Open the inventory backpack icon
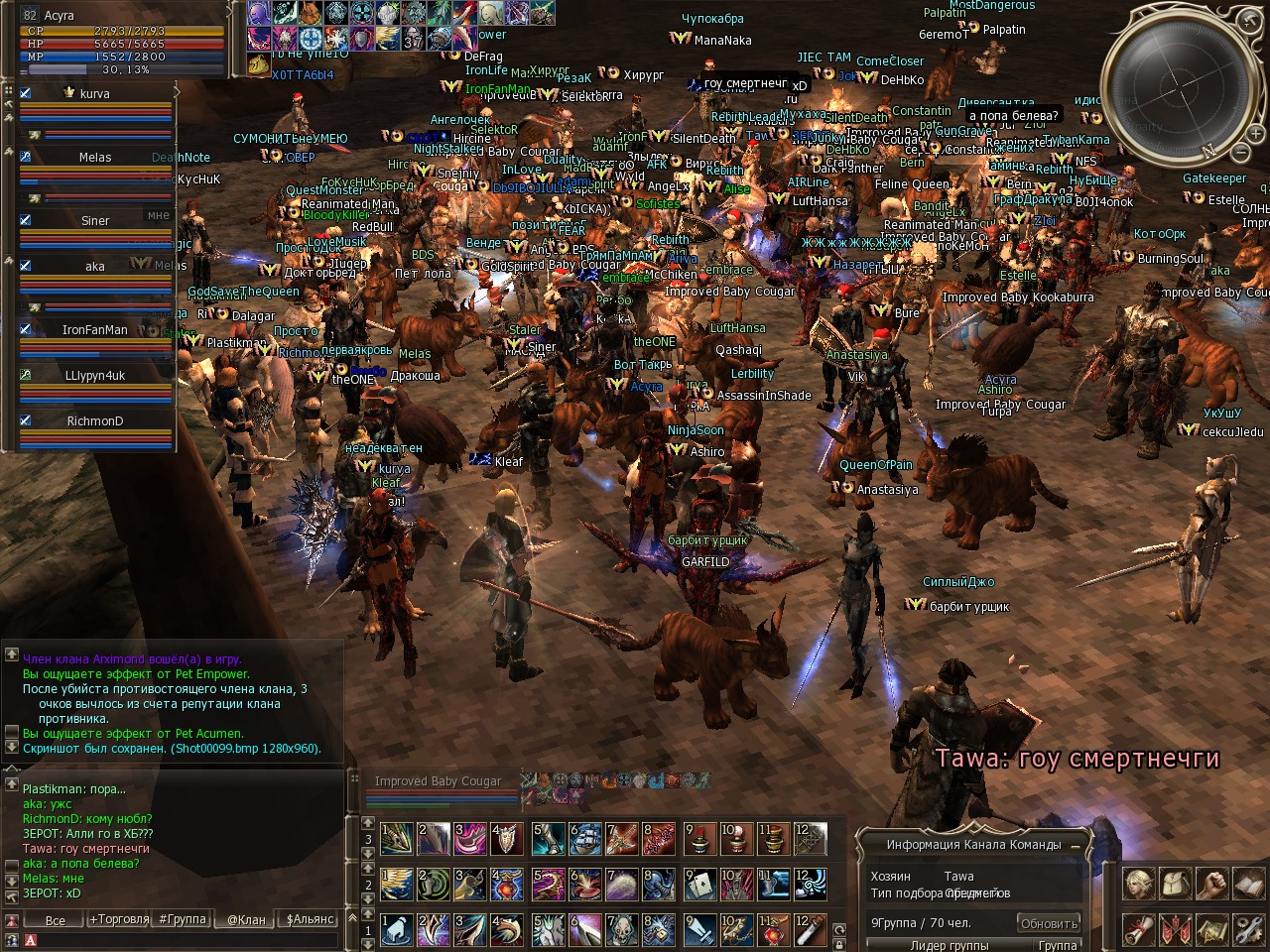This screenshot has height=952, width=1270. pyautogui.click(x=1175, y=883)
